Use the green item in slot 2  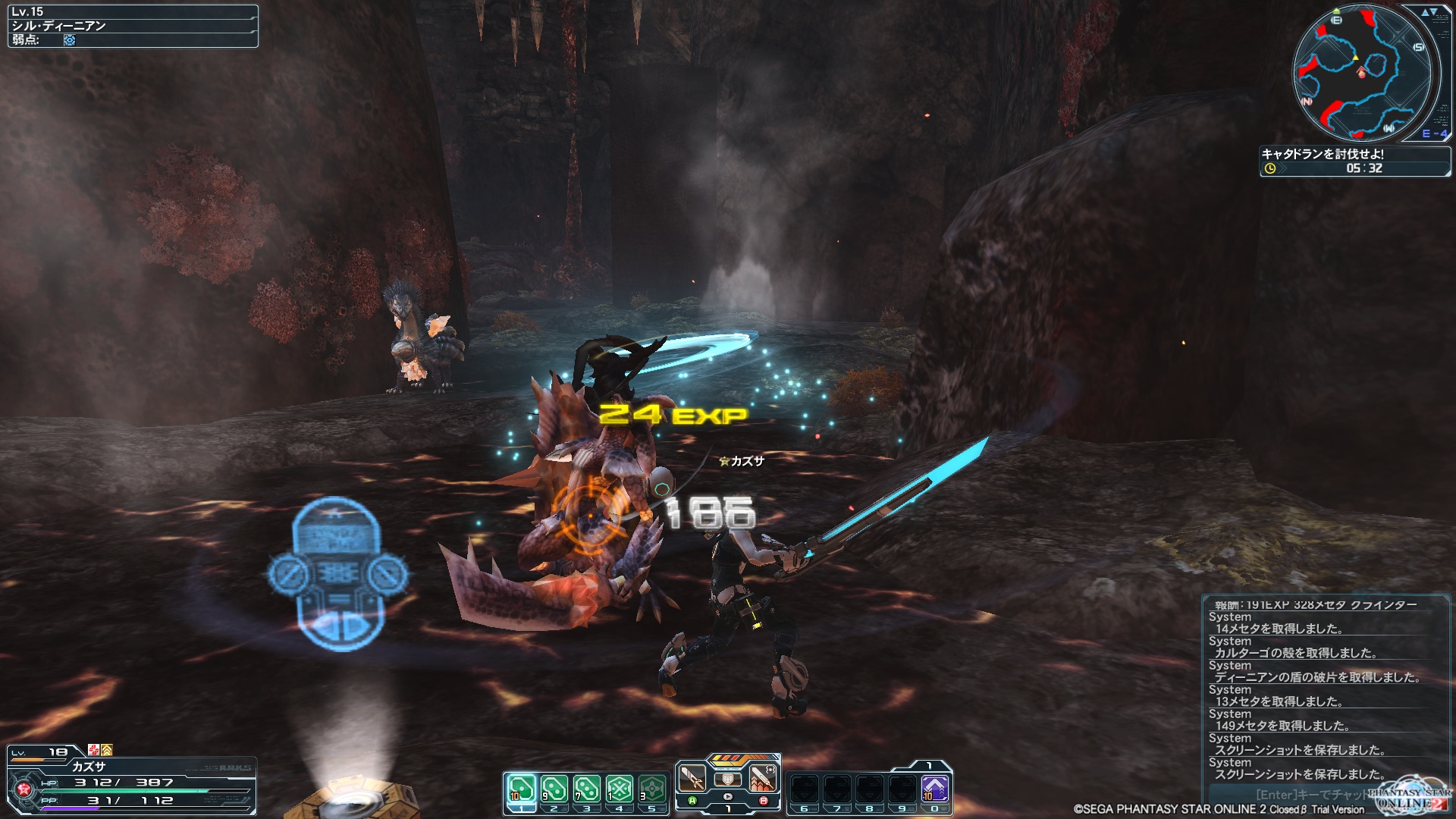coord(554,789)
